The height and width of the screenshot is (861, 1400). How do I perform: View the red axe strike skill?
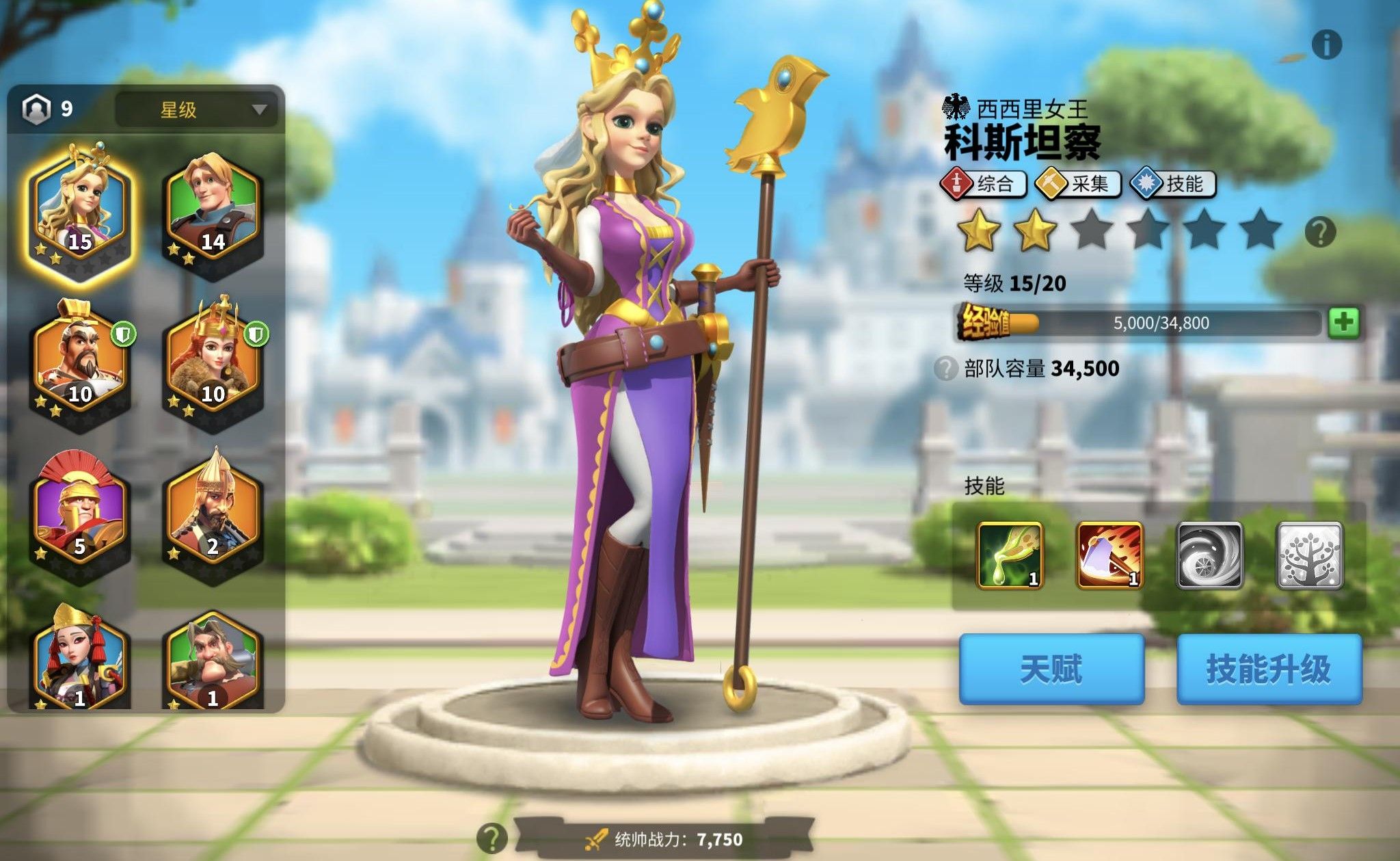coord(1109,555)
